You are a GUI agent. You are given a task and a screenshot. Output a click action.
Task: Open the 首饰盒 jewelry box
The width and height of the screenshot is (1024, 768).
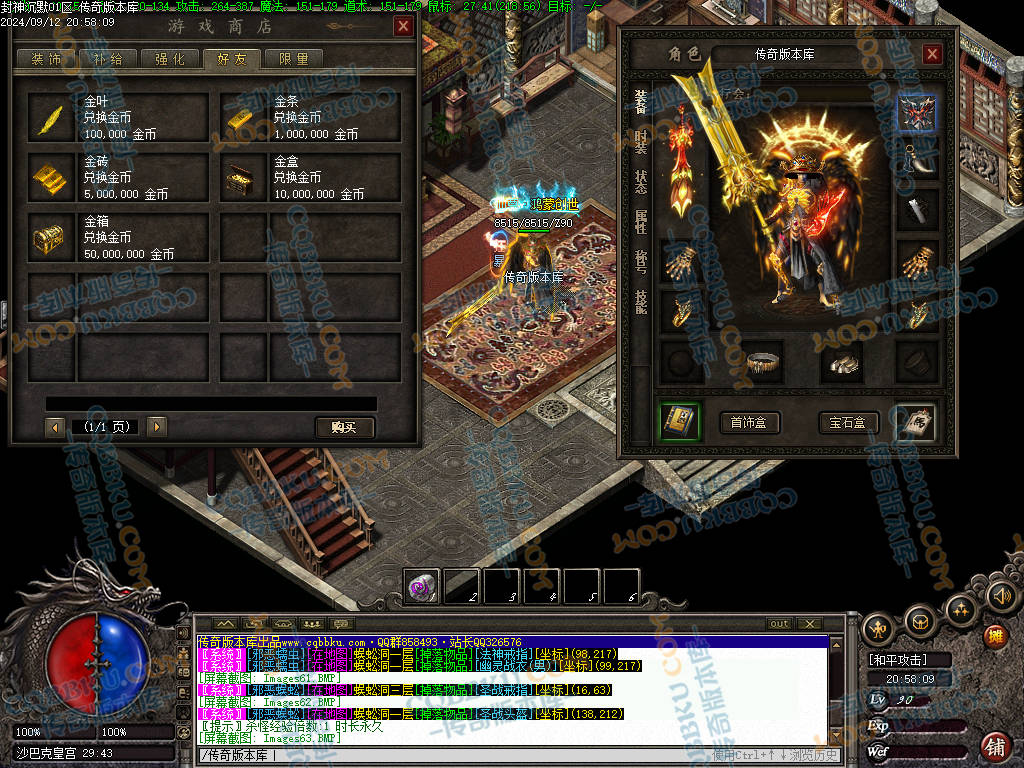[x=749, y=423]
